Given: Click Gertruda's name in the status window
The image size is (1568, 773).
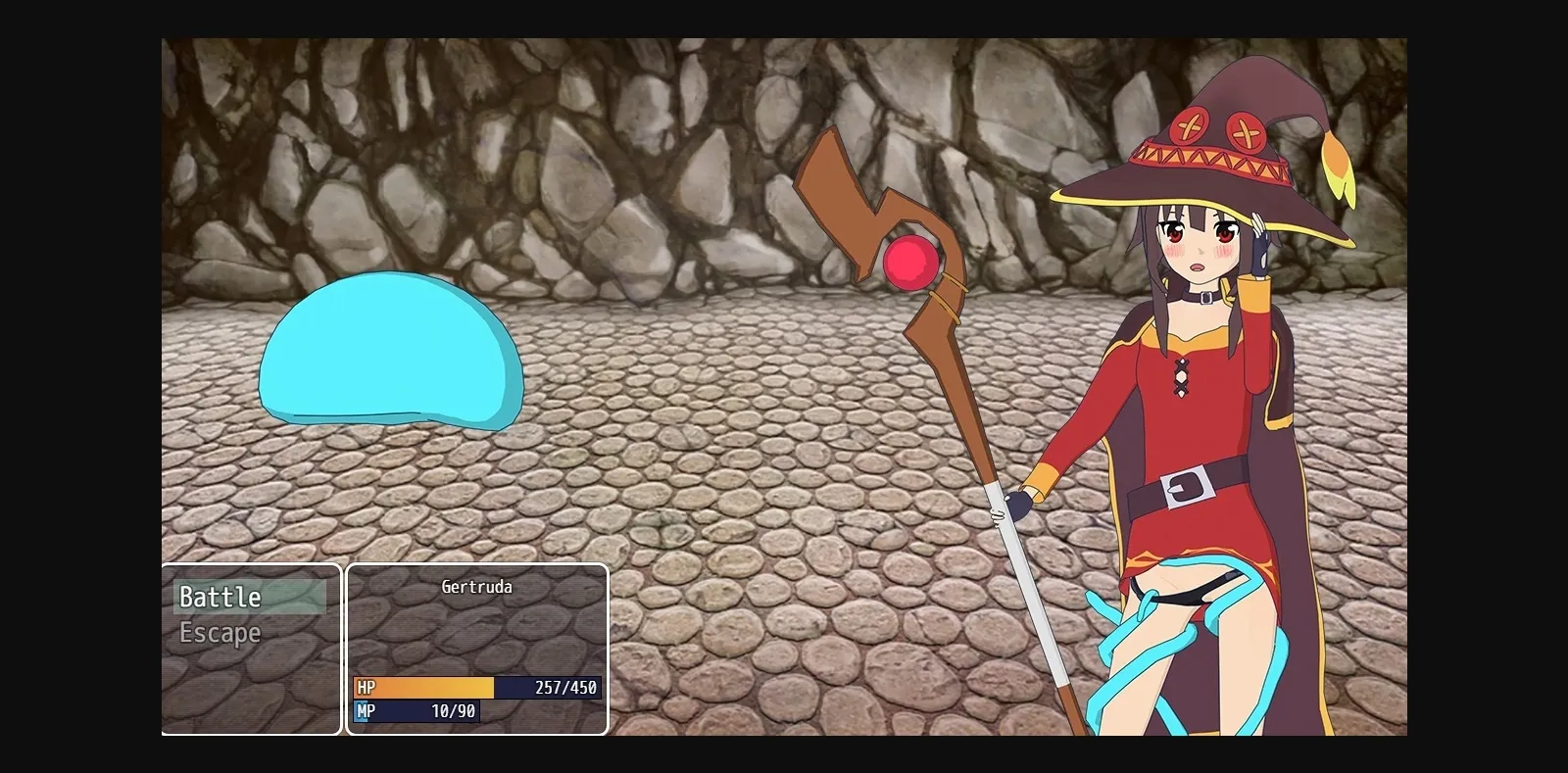Looking at the screenshot, I should (x=477, y=586).
